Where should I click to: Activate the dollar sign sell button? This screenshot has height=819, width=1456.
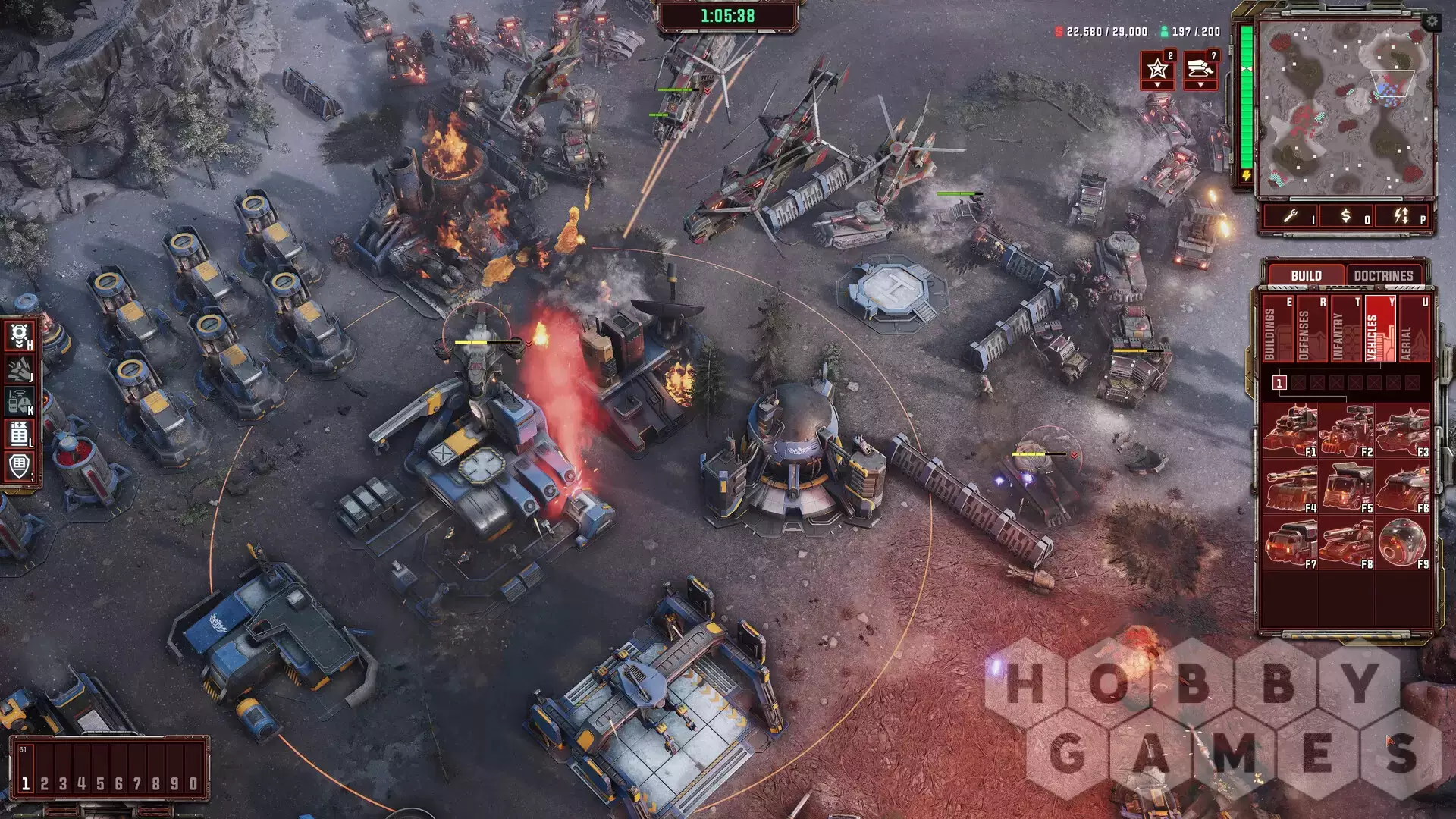[1345, 217]
